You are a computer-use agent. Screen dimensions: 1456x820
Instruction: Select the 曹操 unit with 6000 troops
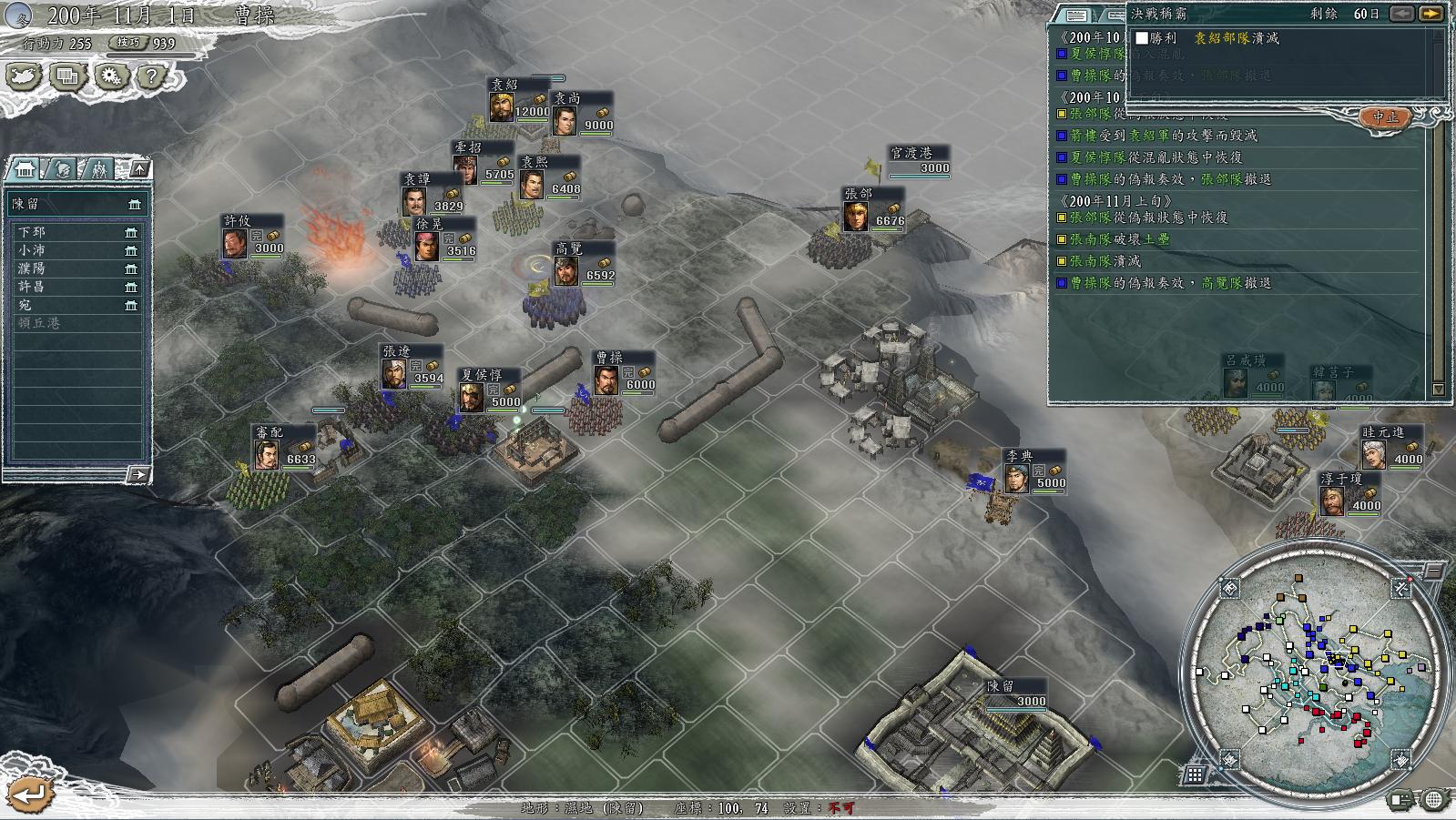click(x=607, y=379)
